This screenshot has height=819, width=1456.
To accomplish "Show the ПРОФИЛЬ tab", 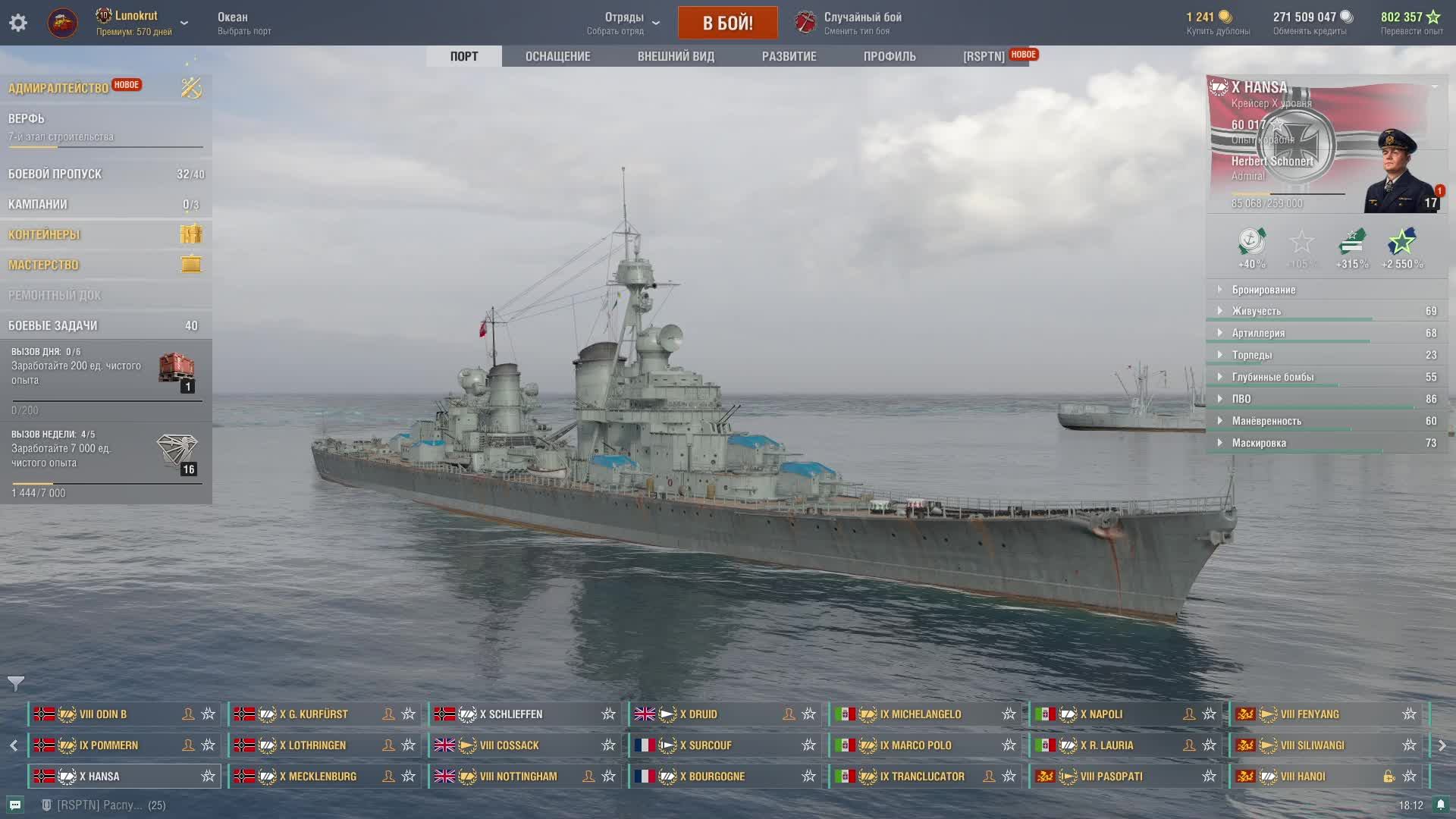I will 890,56.
